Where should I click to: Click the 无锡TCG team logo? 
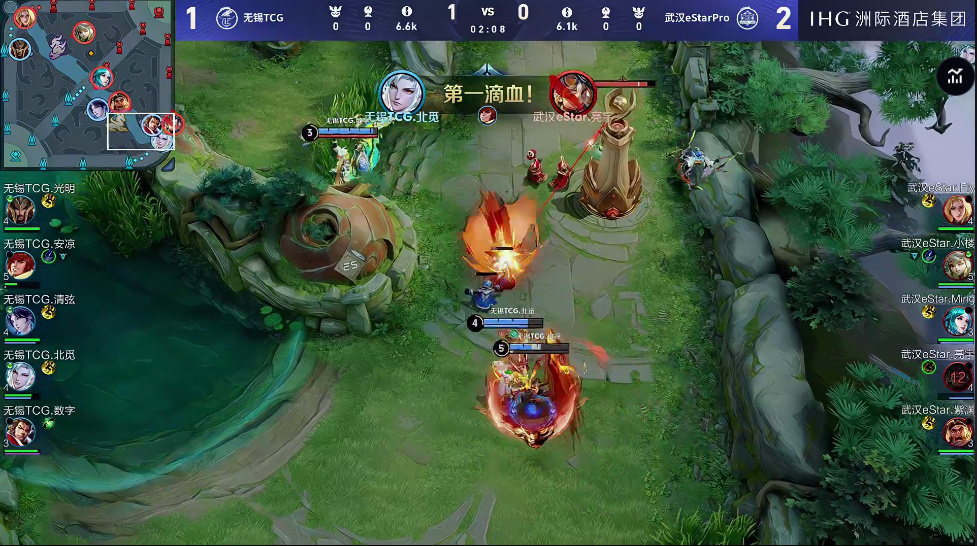227,18
